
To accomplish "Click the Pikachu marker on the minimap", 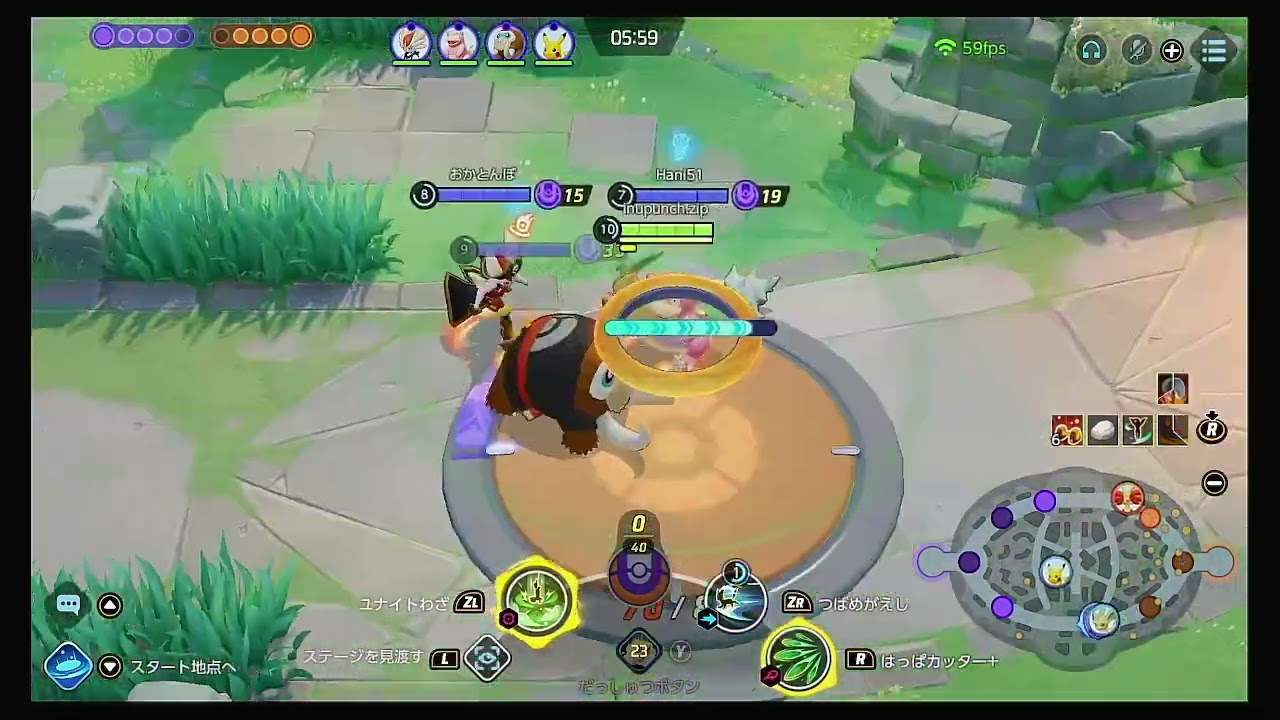I will (x=1054, y=571).
